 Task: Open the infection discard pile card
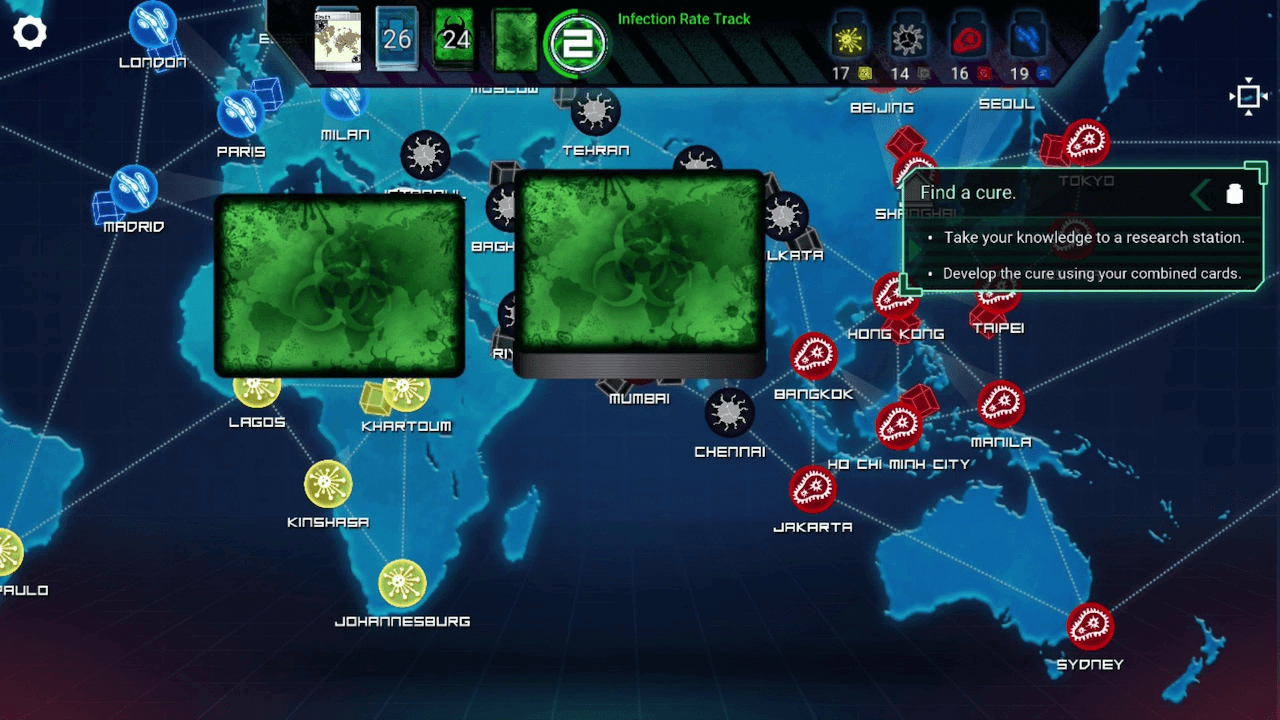515,40
